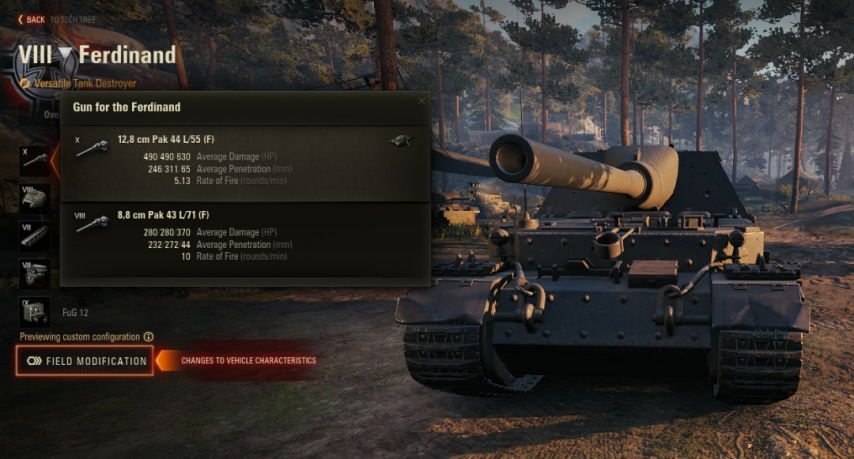
Task: Close the gun selection popup
Action: point(421,100)
